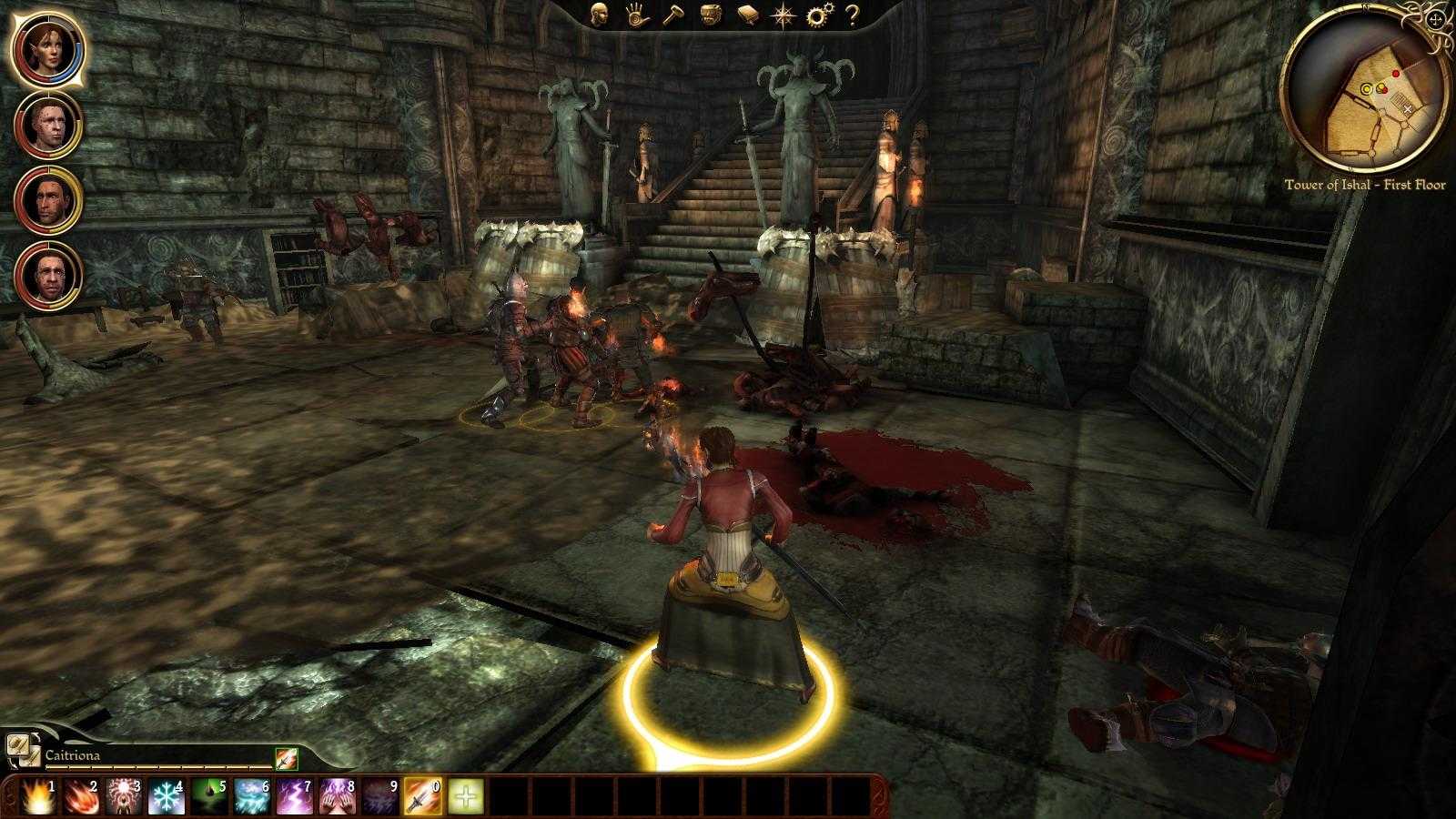Select the snowflake frost spell in slot 4
This screenshot has height=819, width=1456.
click(x=165, y=795)
